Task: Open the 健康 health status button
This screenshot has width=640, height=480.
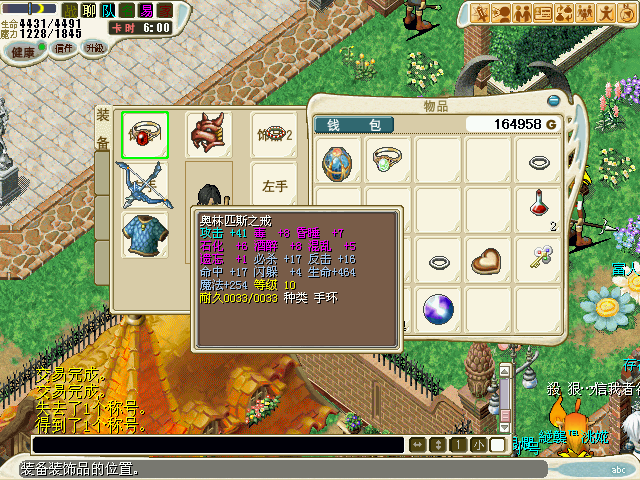Action: 23,48
